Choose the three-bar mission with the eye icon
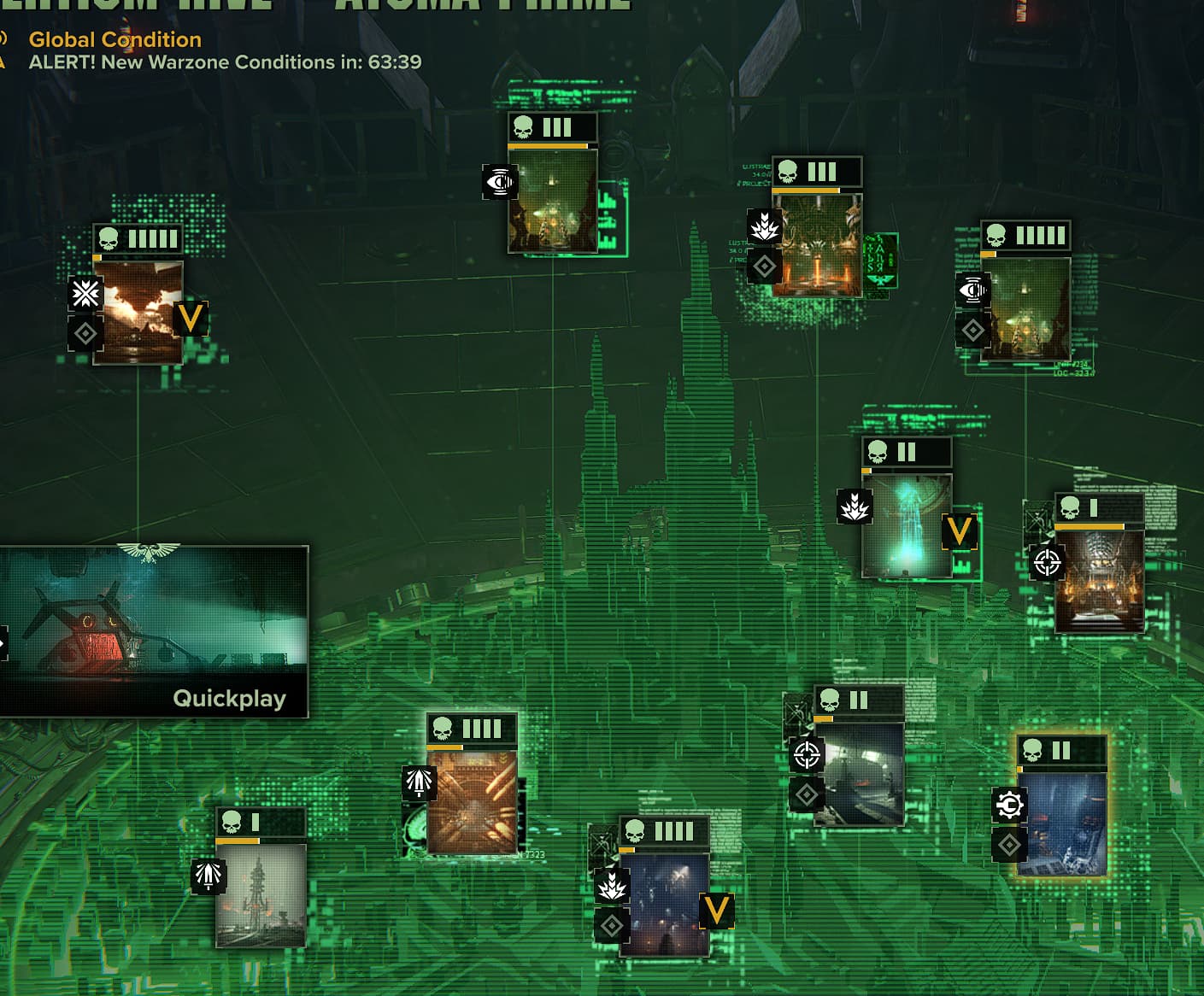This screenshot has height=996, width=1204. pos(553,201)
